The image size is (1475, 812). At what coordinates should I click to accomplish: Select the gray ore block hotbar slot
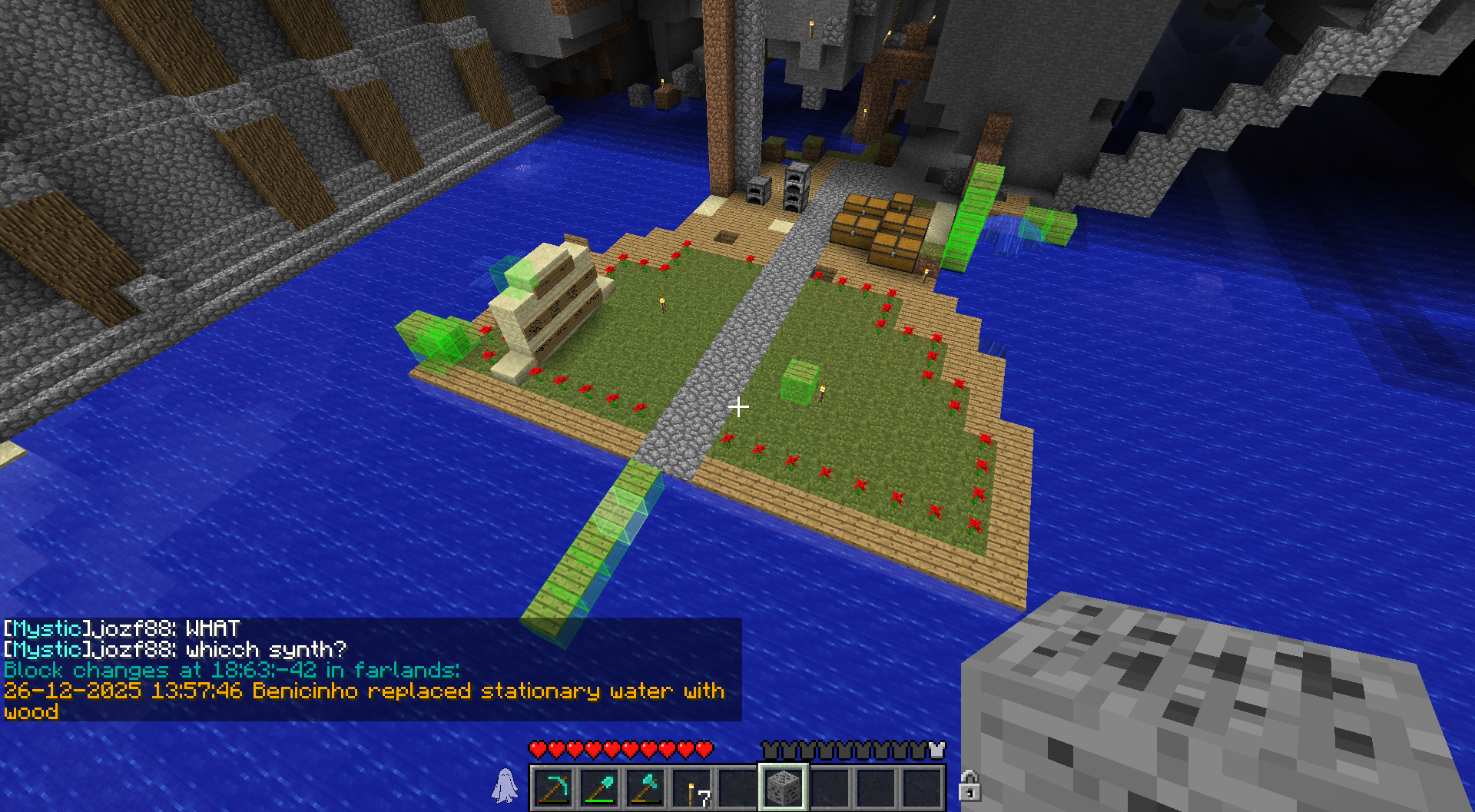(x=783, y=787)
